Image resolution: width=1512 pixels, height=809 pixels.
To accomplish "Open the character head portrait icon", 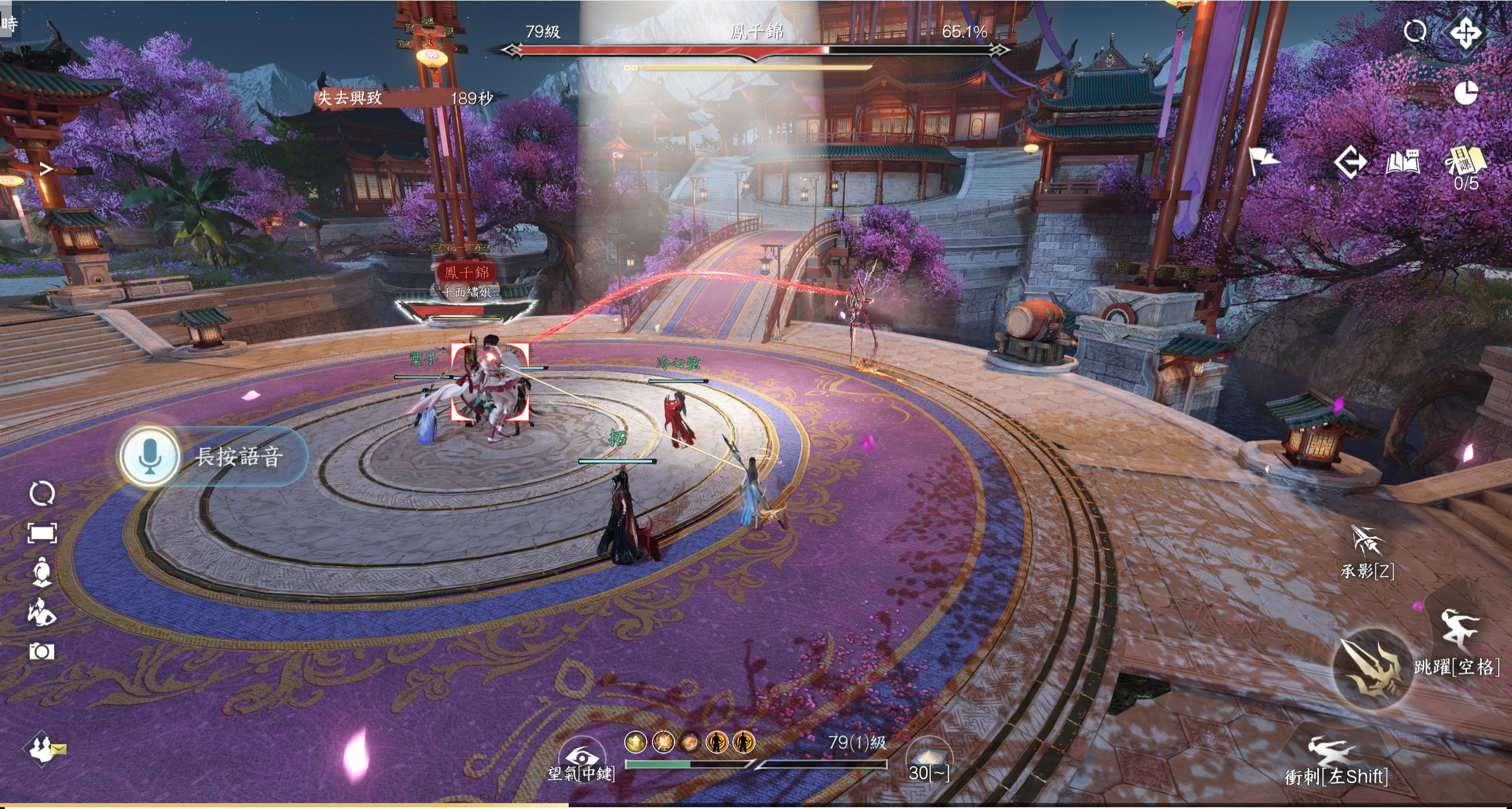I will [41, 572].
